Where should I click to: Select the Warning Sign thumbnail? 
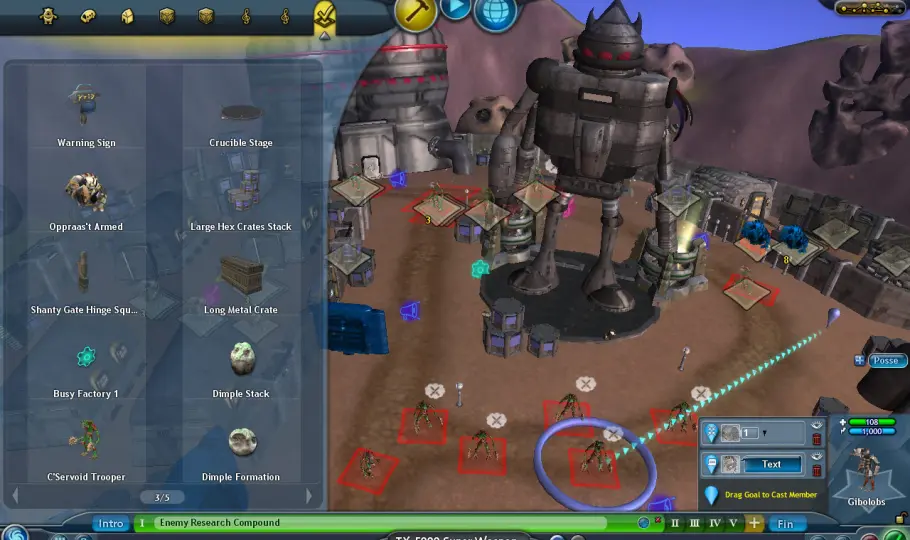point(86,107)
